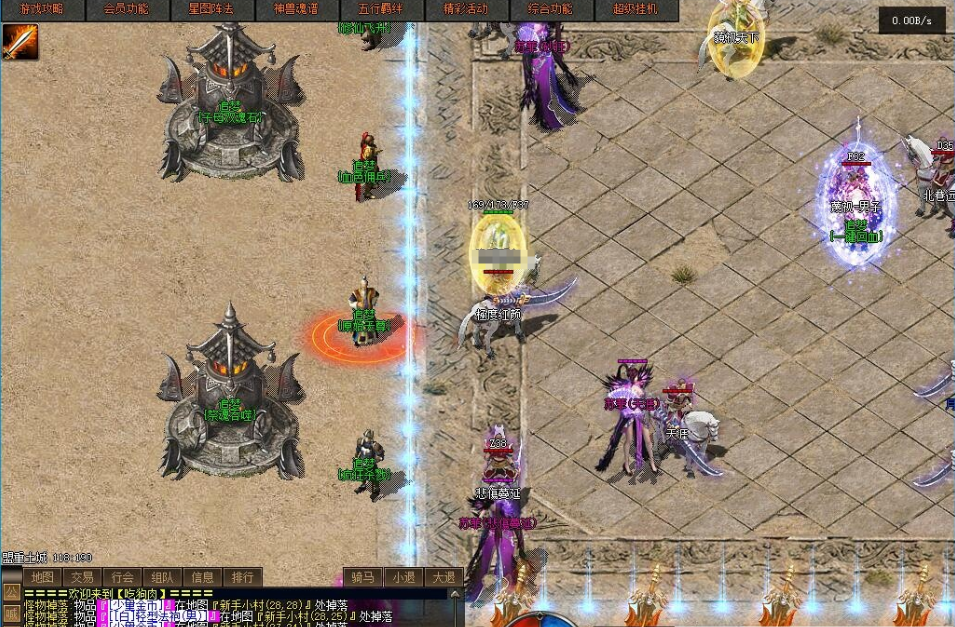Toggle the 骑马 mount button
The image size is (955, 627).
pos(363,577)
